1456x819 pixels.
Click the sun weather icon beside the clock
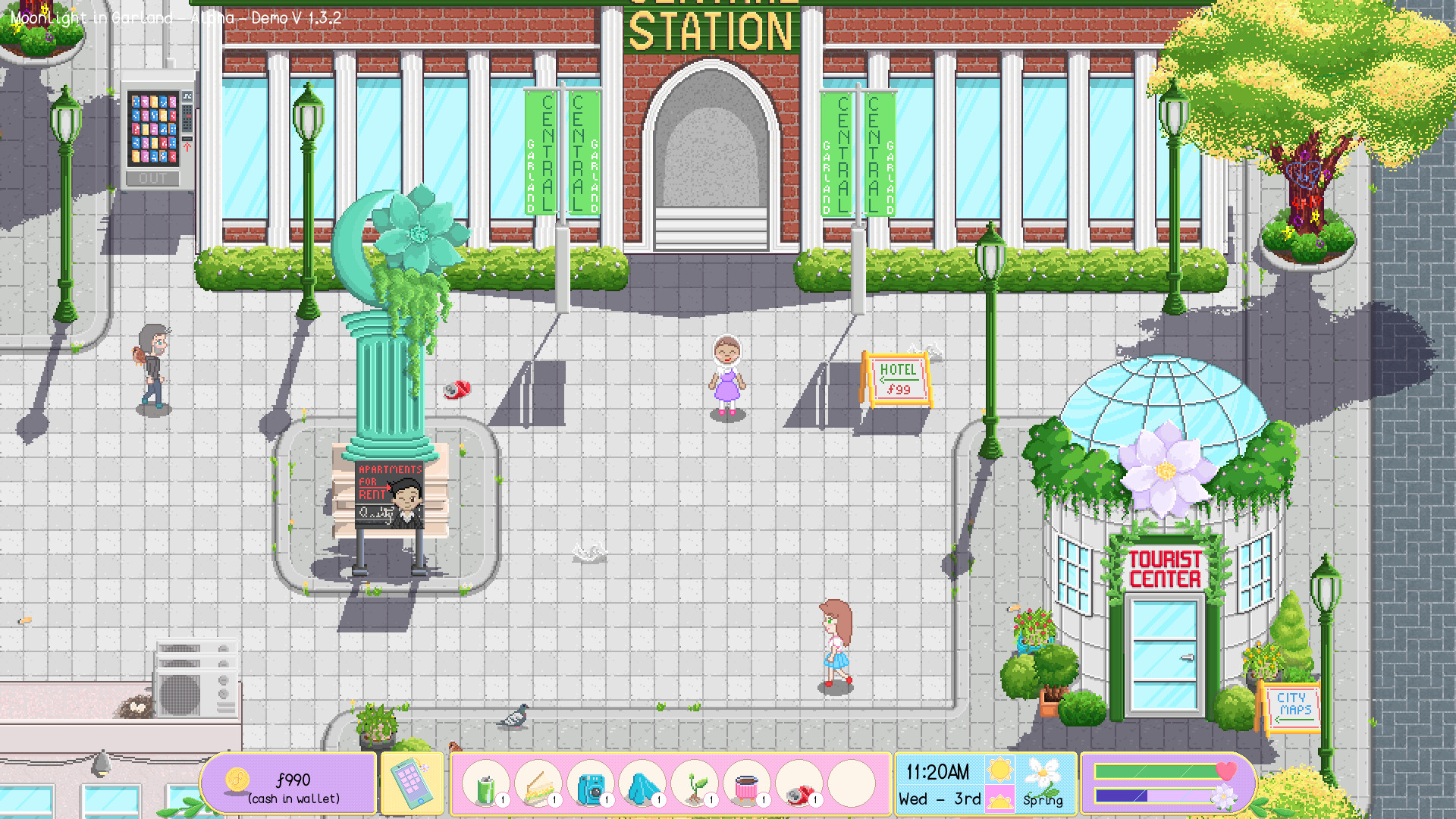tap(999, 771)
